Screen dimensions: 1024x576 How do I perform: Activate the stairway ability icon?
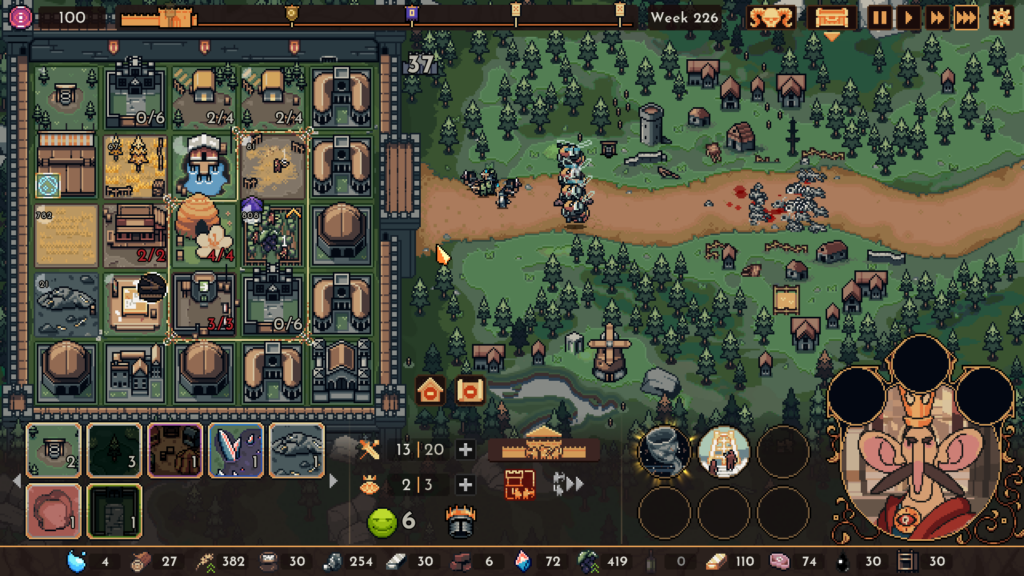(x=723, y=452)
